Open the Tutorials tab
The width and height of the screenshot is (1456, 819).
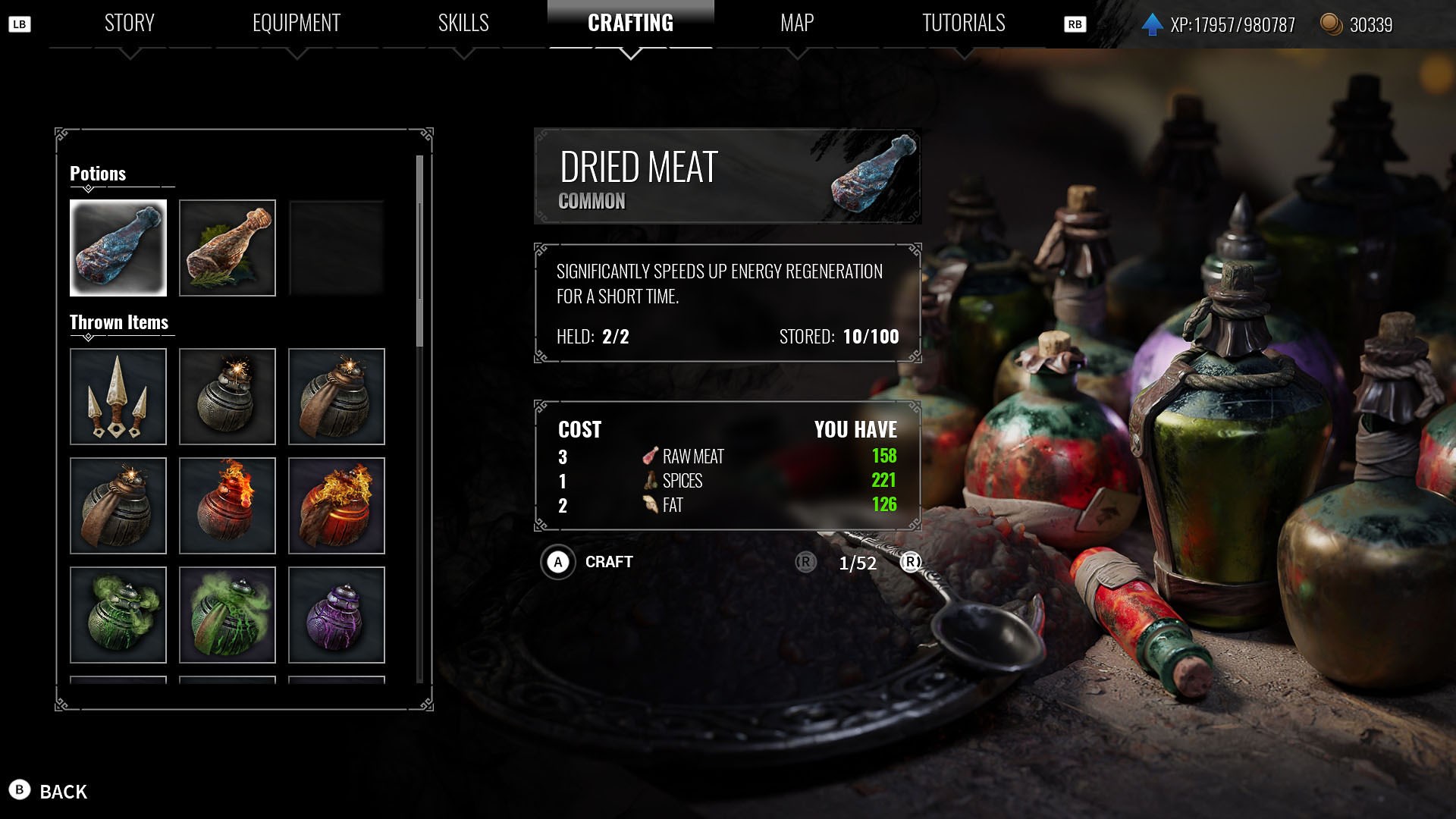963,24
